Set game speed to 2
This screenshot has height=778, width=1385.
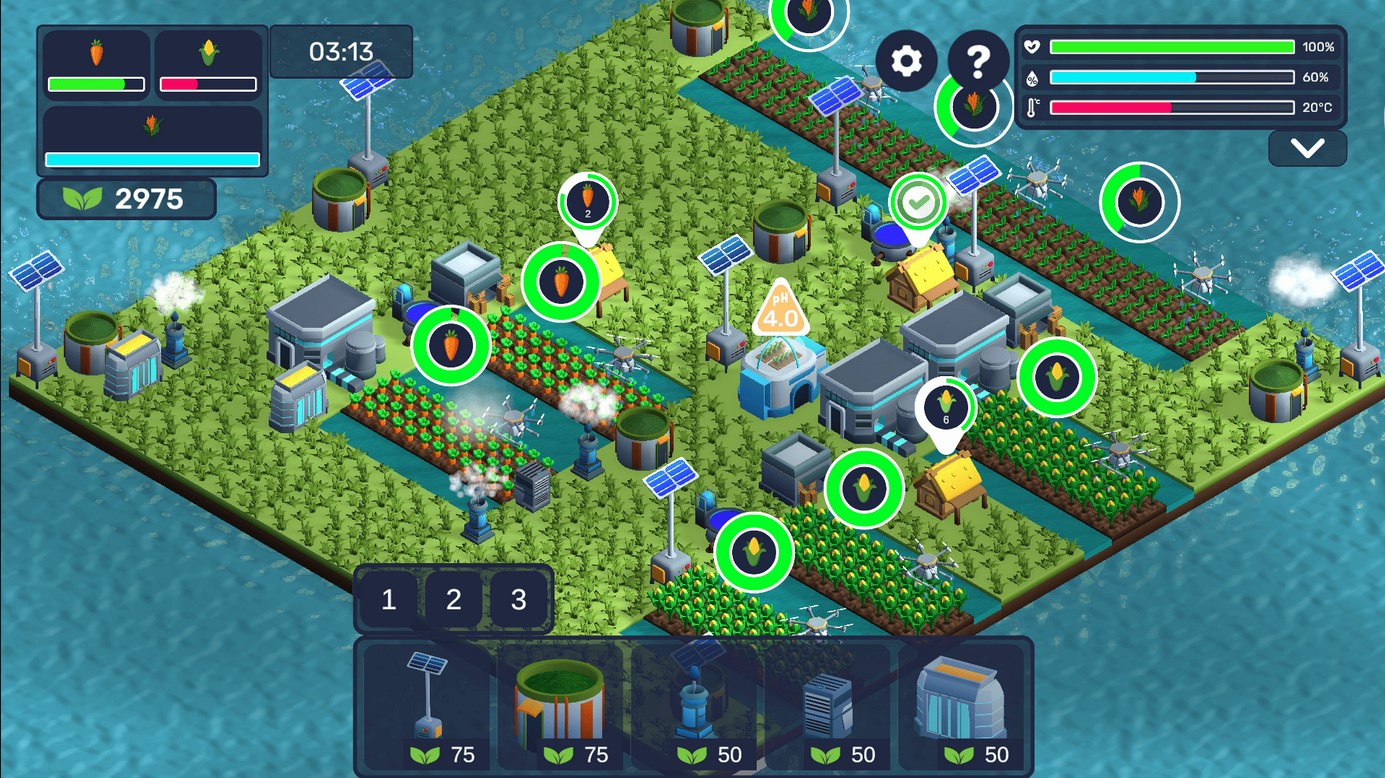pyautogui.click(x=454, y=600)
